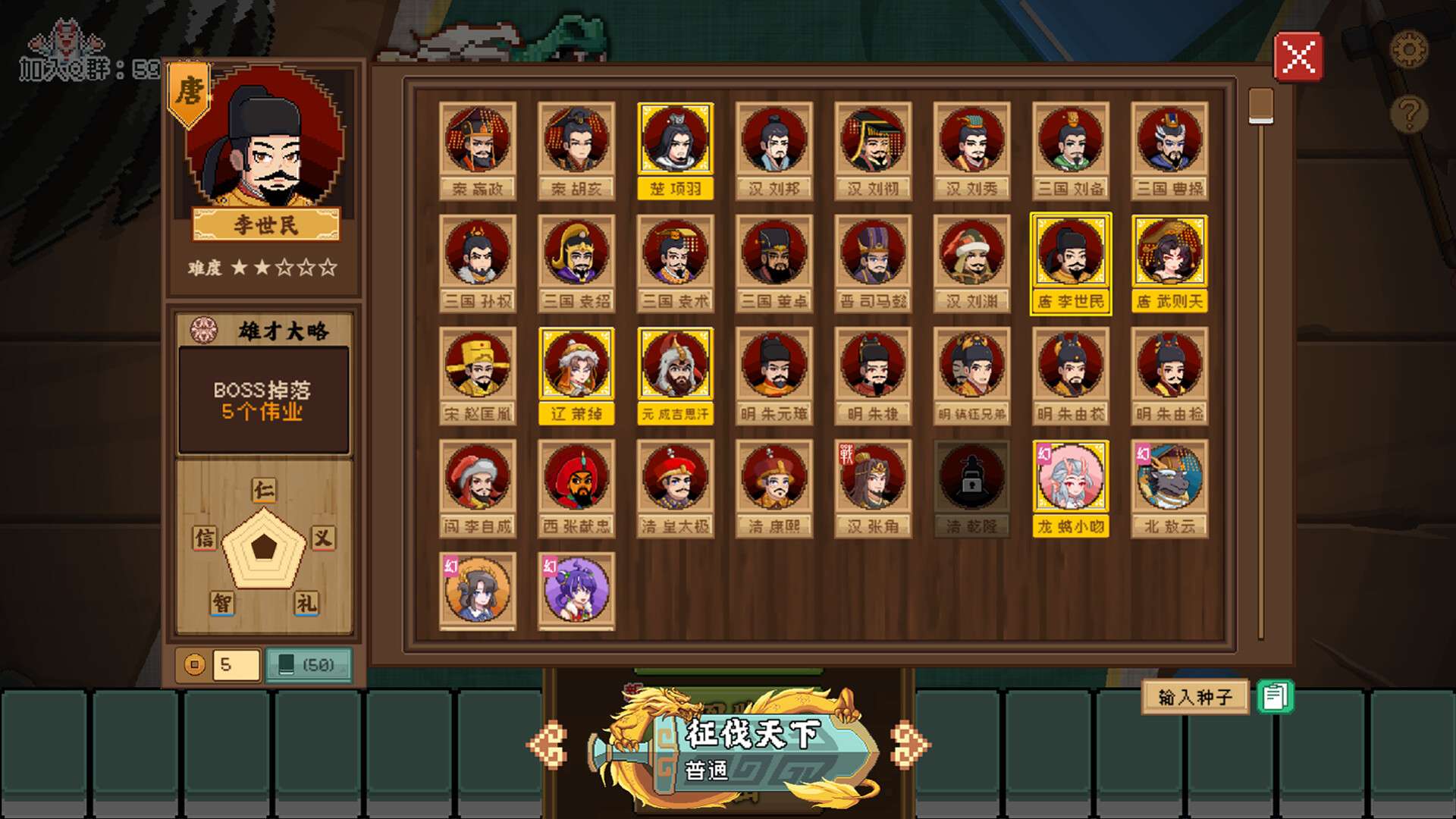Close the emperor selection panel
This screenshot has width=1456, height=819.
[x=1298, y=57]
